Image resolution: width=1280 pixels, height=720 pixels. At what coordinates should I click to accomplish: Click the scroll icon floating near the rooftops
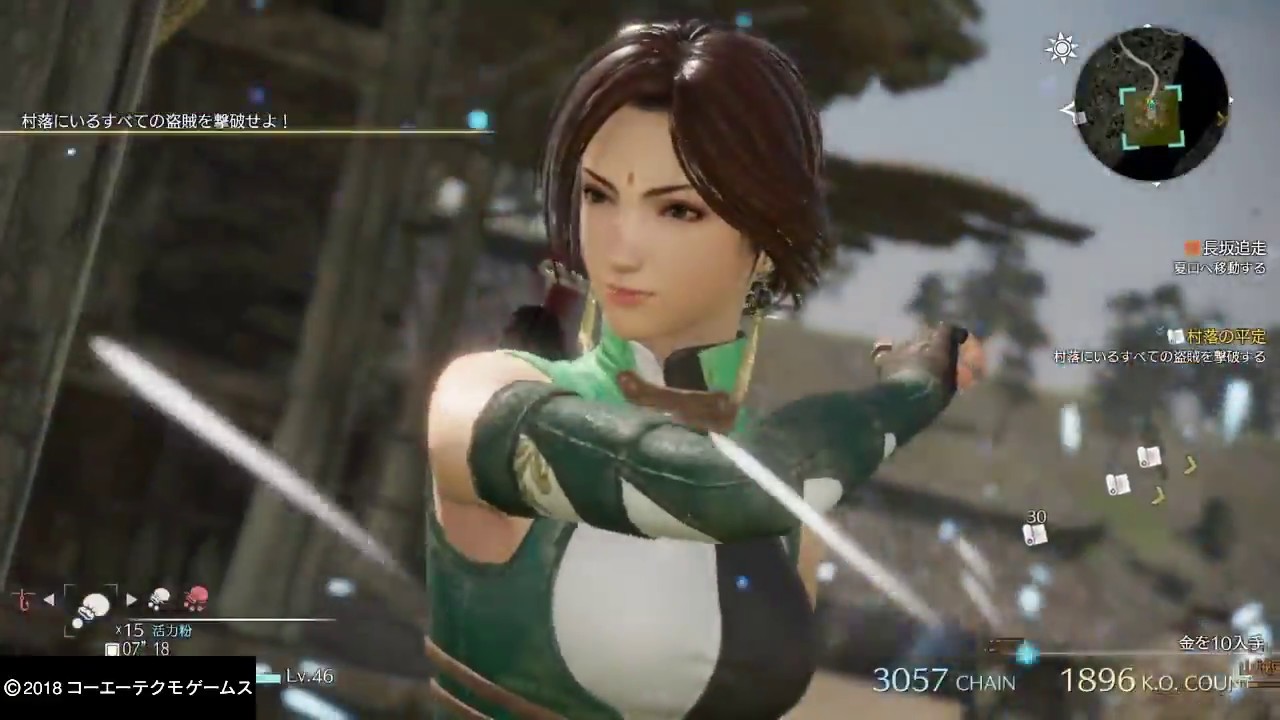(x=1148, y=457)
